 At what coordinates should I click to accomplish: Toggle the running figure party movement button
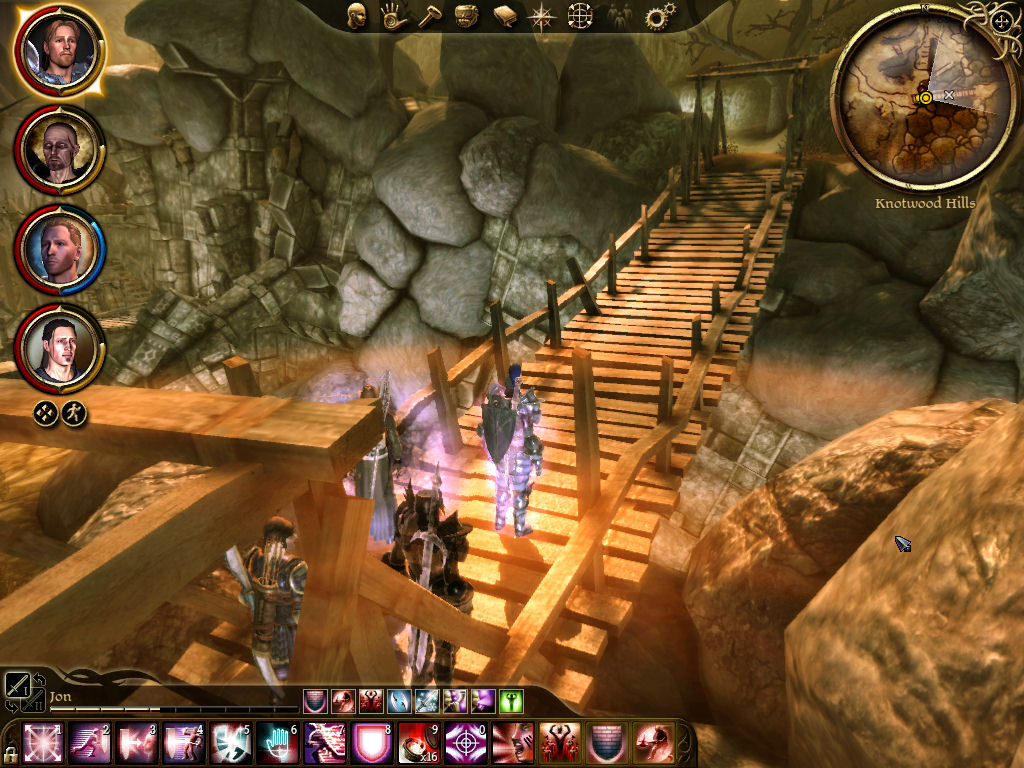[x=73, y=412]
